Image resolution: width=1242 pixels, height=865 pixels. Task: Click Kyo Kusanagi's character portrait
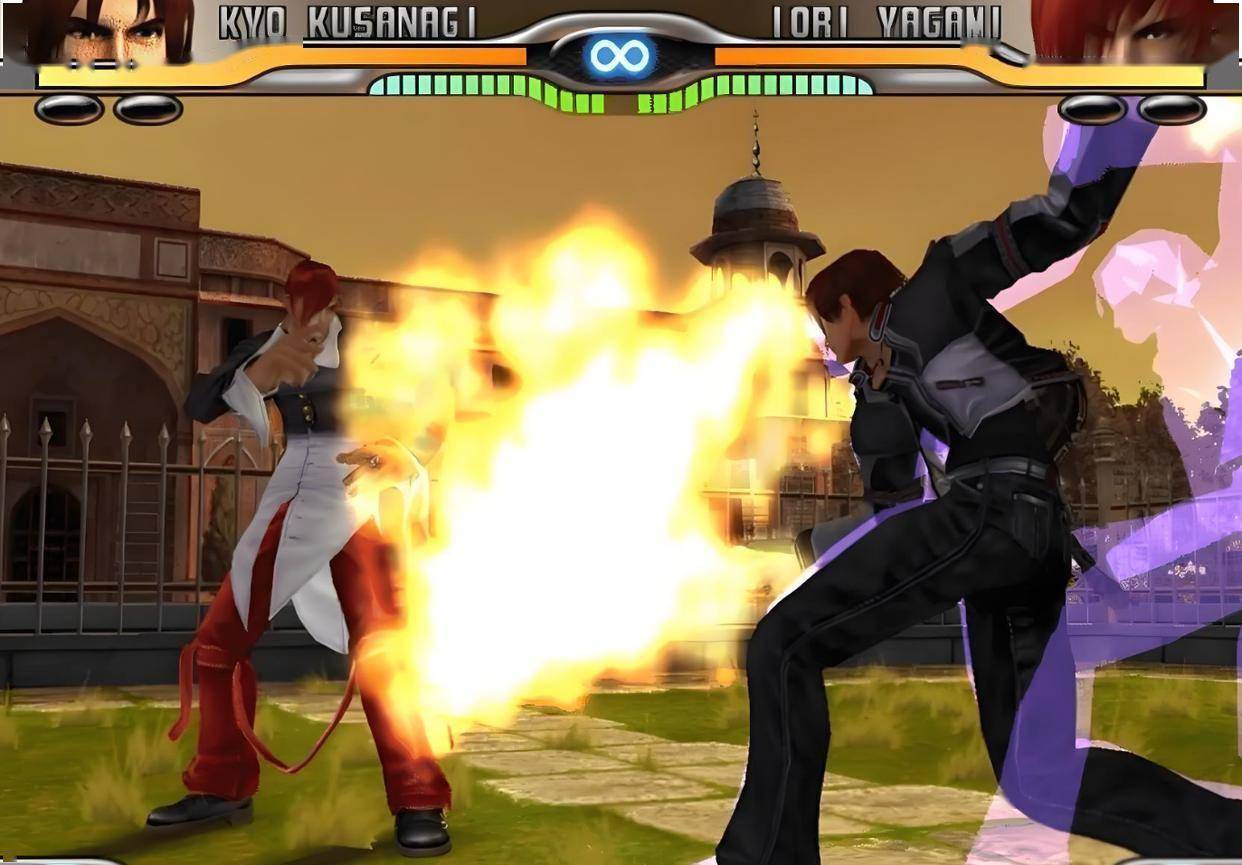pos(110,32)
